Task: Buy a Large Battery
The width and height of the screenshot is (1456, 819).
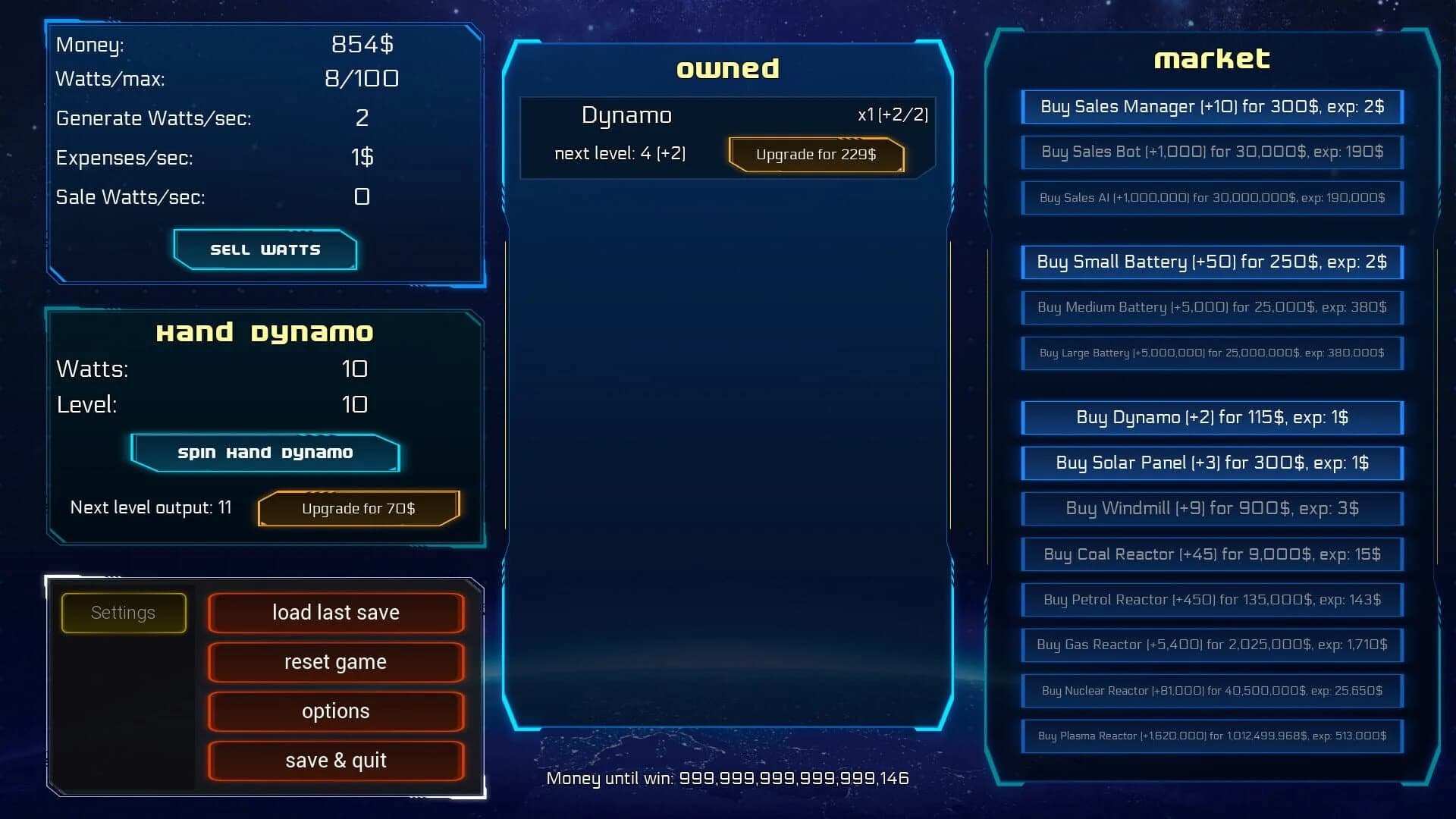Action: pyautogui.click(x=1211, y=353)
